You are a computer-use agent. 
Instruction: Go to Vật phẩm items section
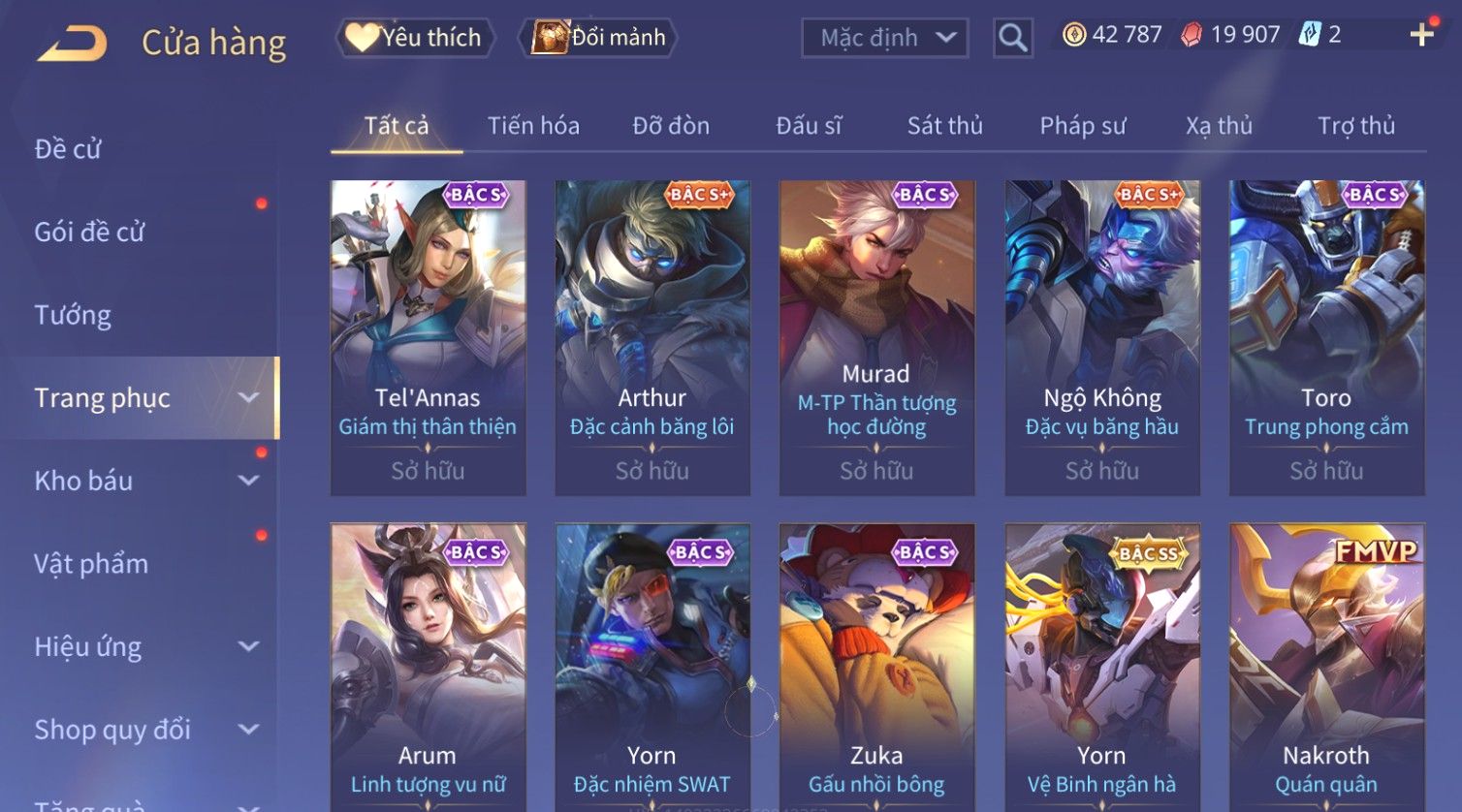click(x=91, y=564)
